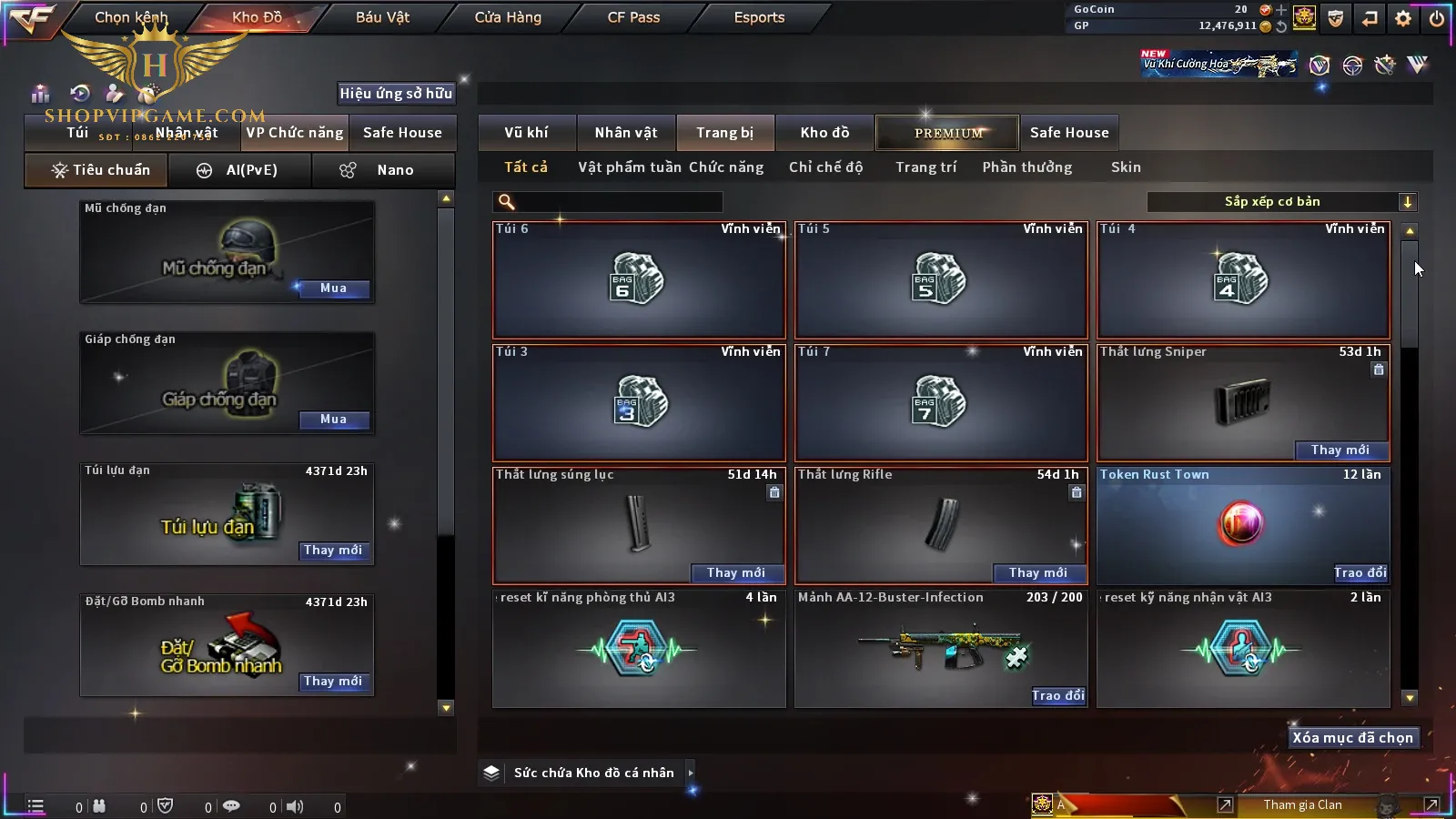Switch to the Vũ khí tab
Image resolution: width=1456 pixels, height=819 pixels.
click(x=526, y=133)
